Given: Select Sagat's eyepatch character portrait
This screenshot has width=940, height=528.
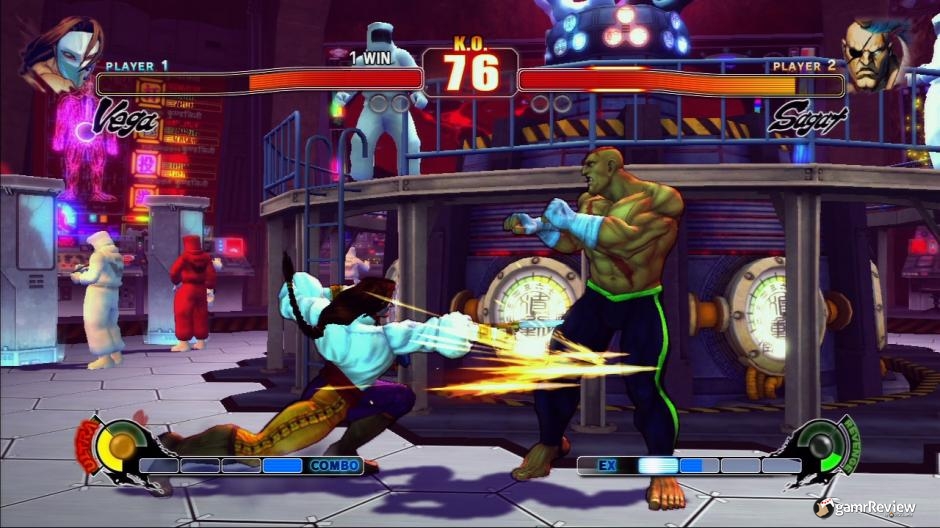Looking at the screenshot, I should tap(876, 52).
